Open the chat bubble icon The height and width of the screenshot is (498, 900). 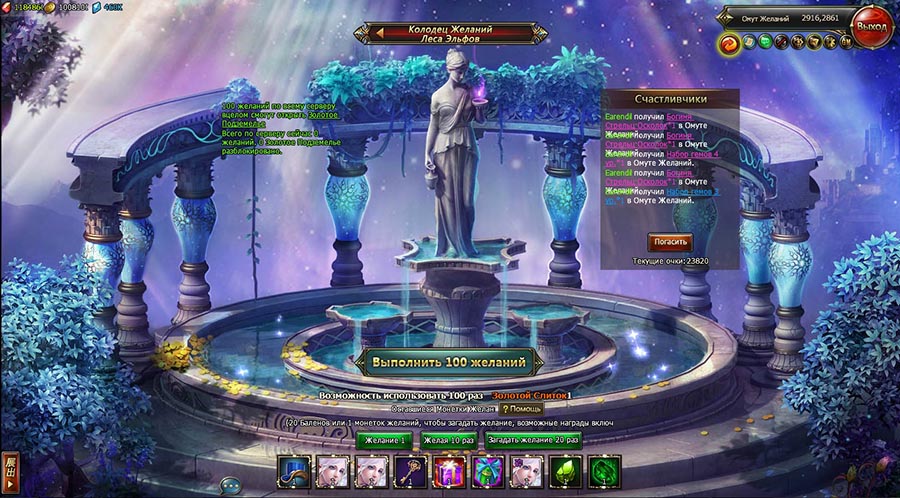[x=230, y=485]
